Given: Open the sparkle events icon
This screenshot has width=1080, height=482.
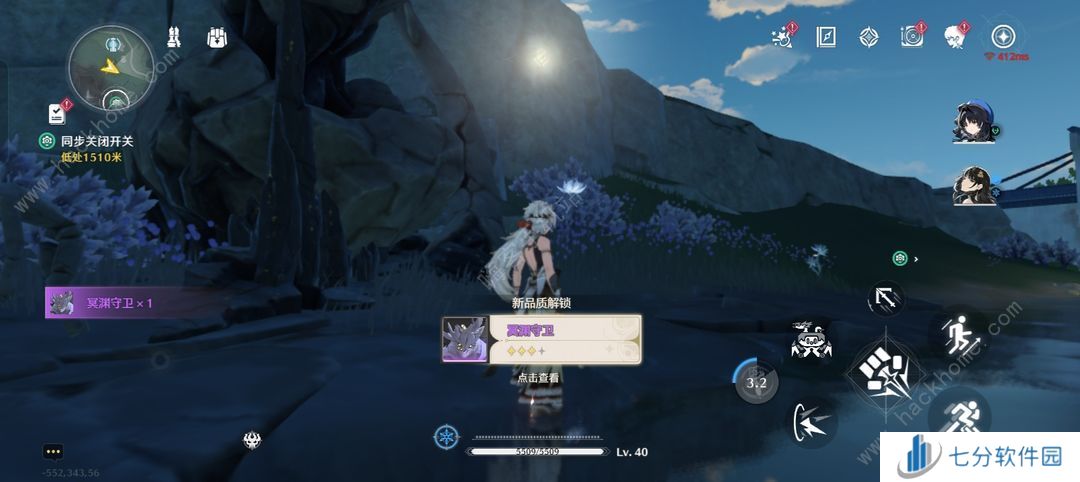Looking at the screenshot, I should [783, 37].
